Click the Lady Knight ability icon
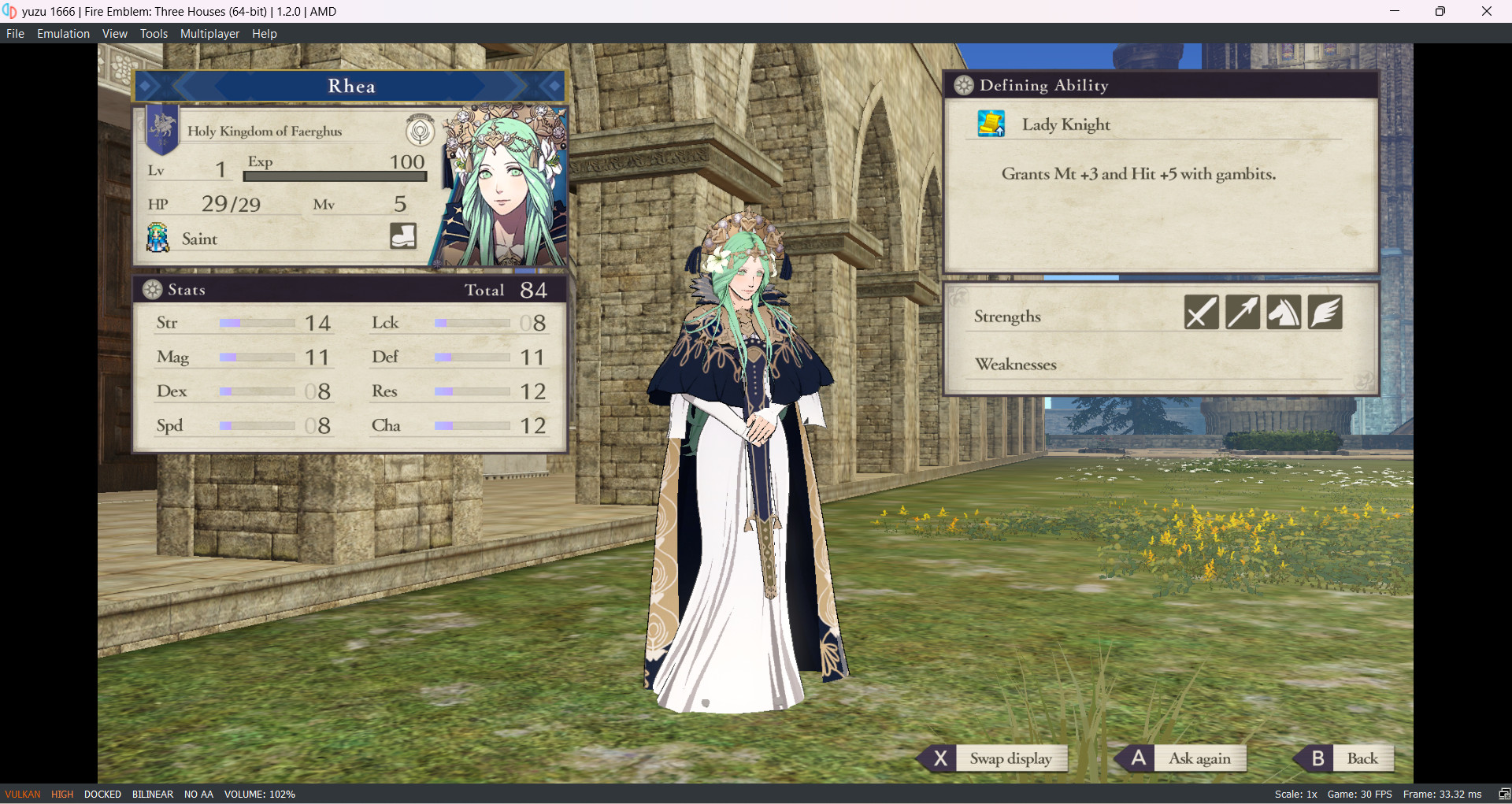 click(x=991, y=123)
